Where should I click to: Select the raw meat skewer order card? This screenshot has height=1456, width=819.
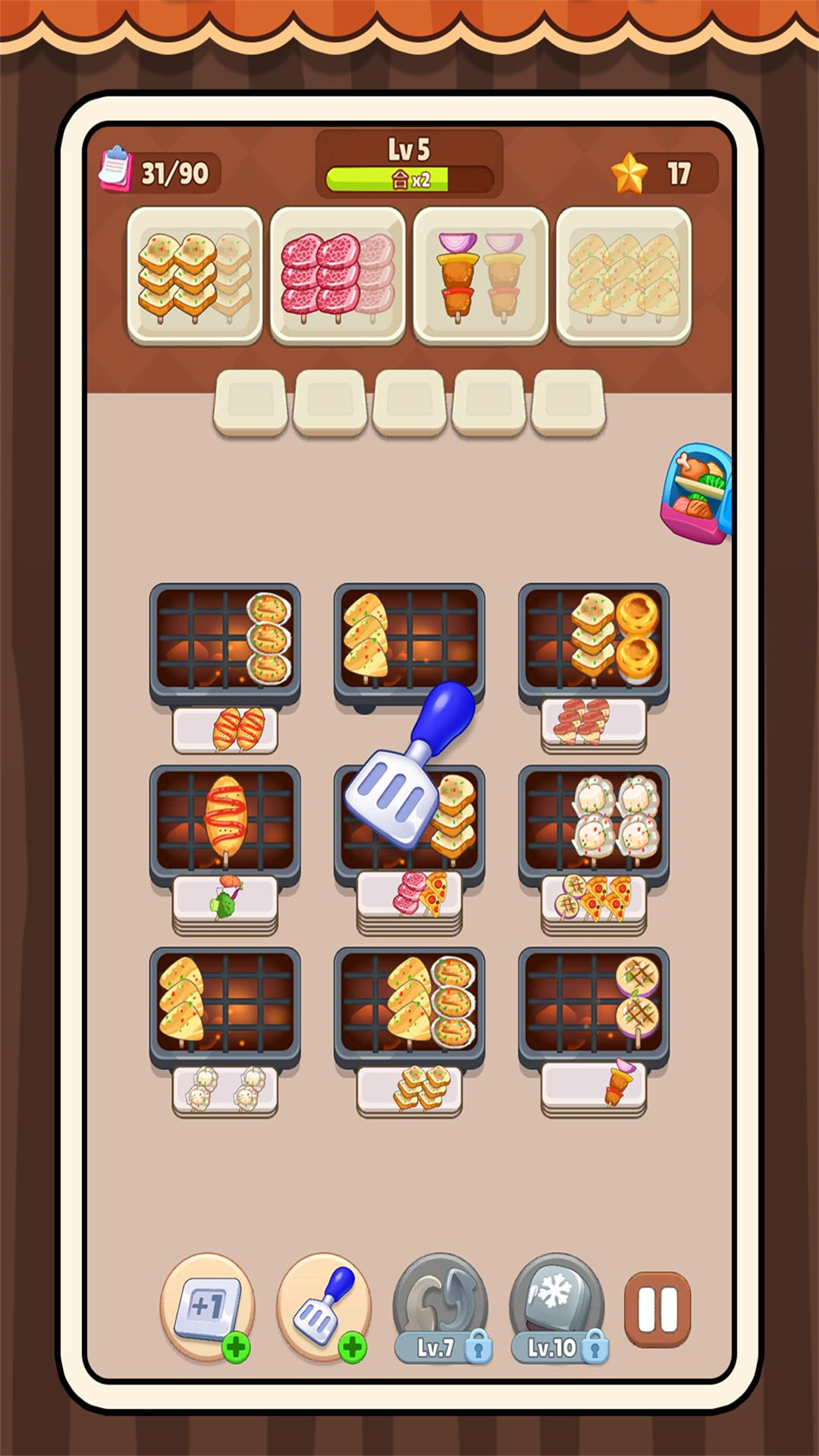pyautogui.click(x=337, y=276)
